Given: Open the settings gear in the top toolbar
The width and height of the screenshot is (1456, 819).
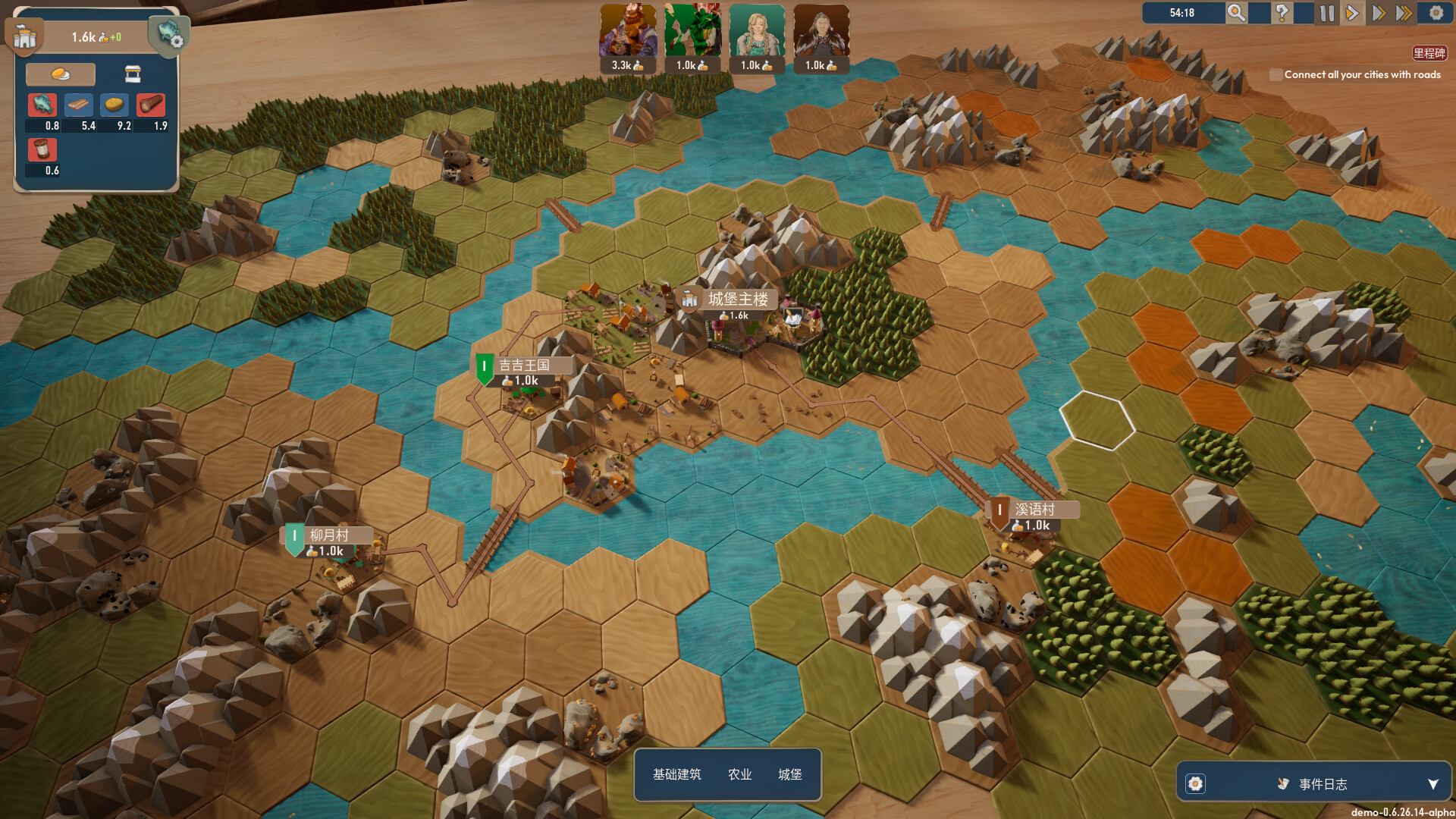Looking at the screenshot, I should [1435, 13].
